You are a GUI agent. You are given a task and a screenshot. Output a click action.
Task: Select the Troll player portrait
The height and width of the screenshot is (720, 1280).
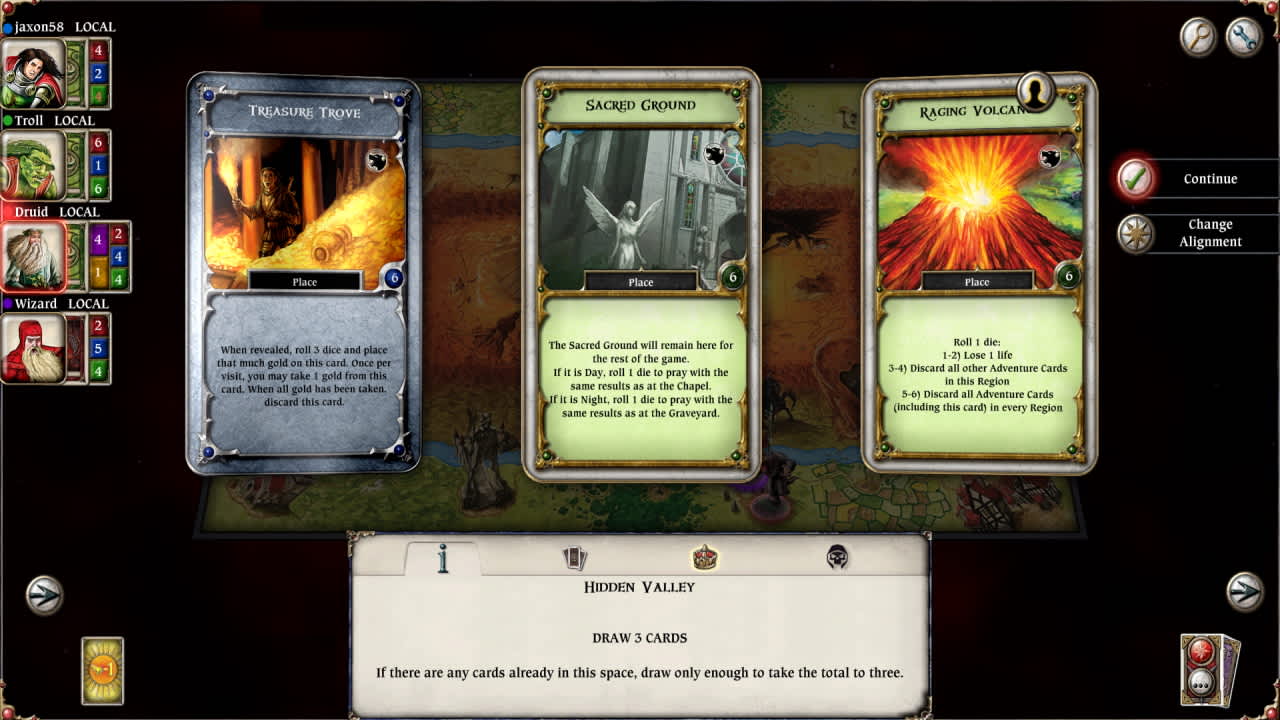coord(35,166)
